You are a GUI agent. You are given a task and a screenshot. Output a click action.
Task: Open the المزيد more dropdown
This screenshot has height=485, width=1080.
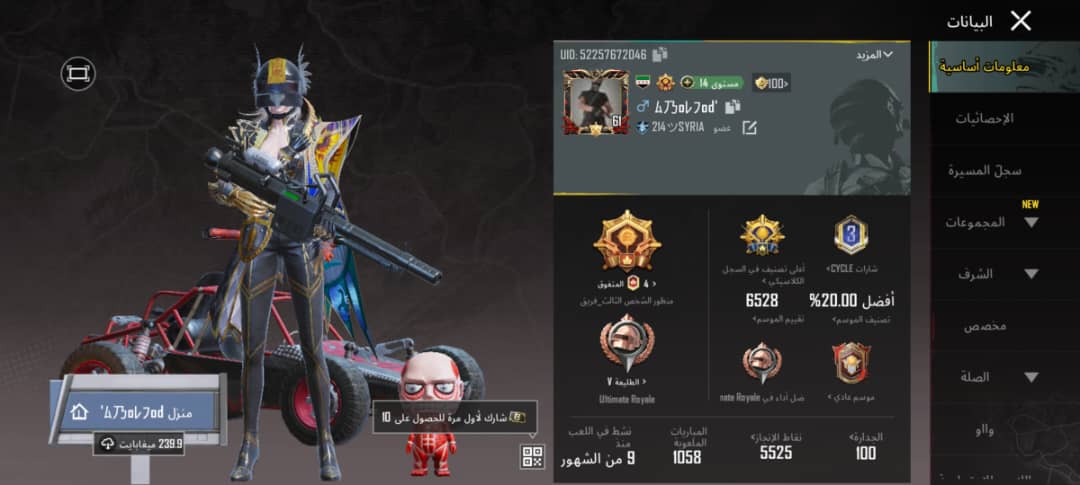click(874, 54)
